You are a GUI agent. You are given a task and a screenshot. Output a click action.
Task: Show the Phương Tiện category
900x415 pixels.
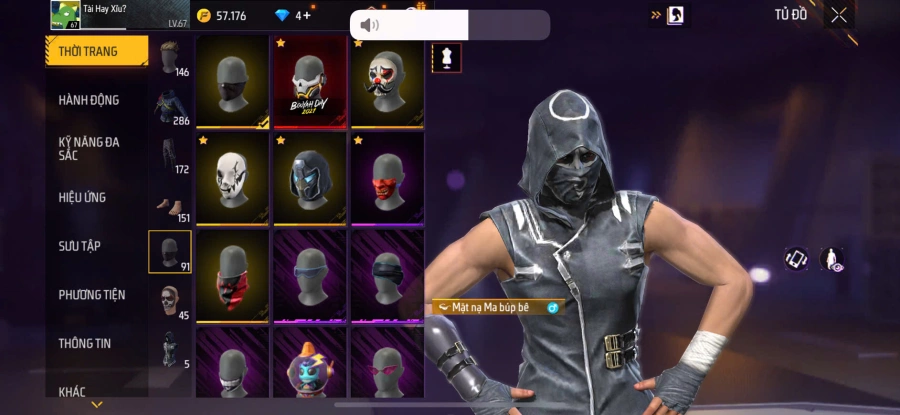click(x=92, y=294)
